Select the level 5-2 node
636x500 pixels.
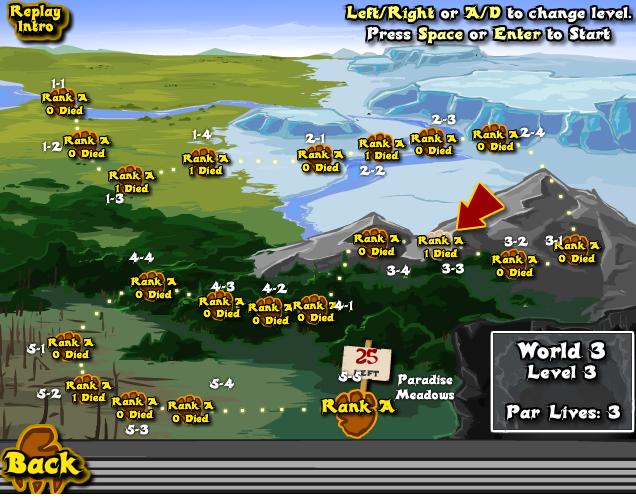(88, 390)
